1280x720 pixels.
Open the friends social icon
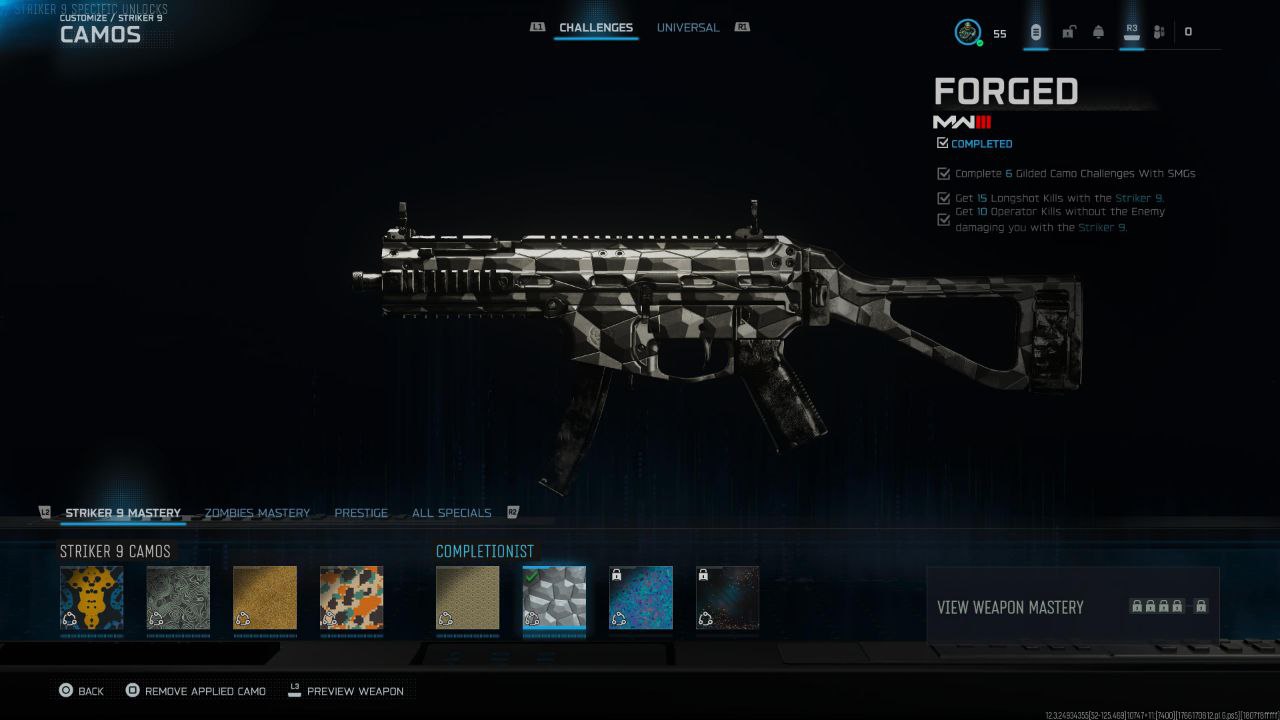pyautogui.click(x=1159, y=32)
